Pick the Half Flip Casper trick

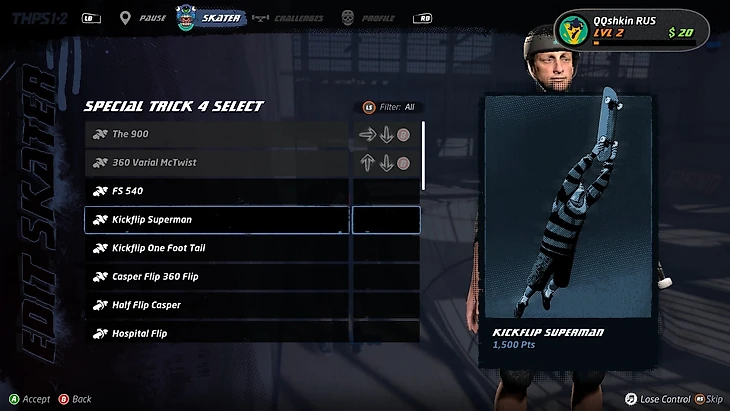click(216, 305)
